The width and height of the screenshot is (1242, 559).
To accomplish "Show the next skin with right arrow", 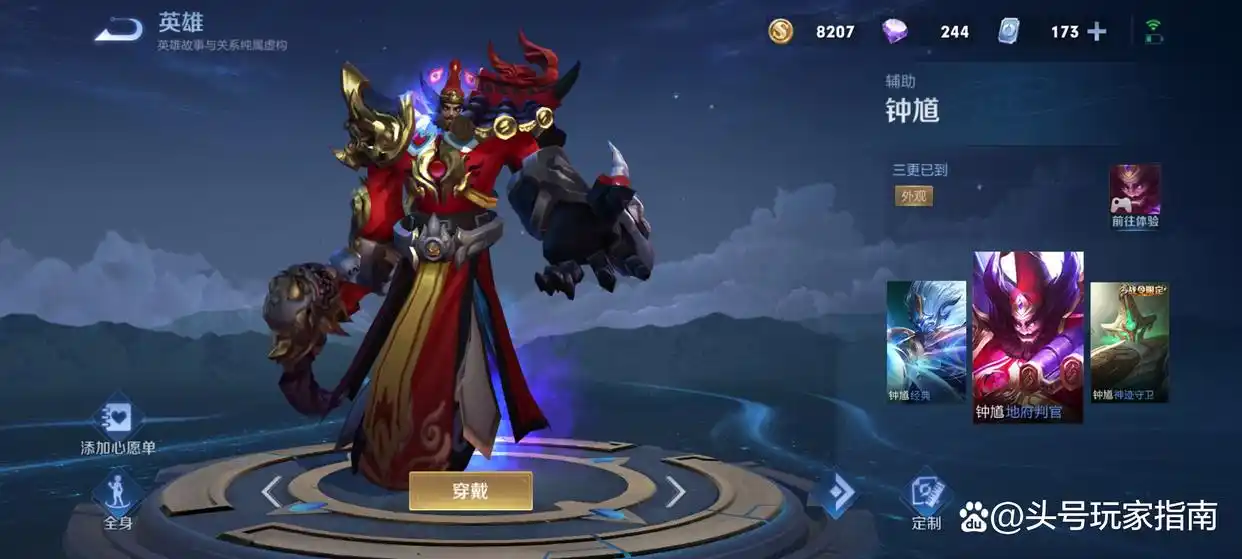I will coord(676,491).
